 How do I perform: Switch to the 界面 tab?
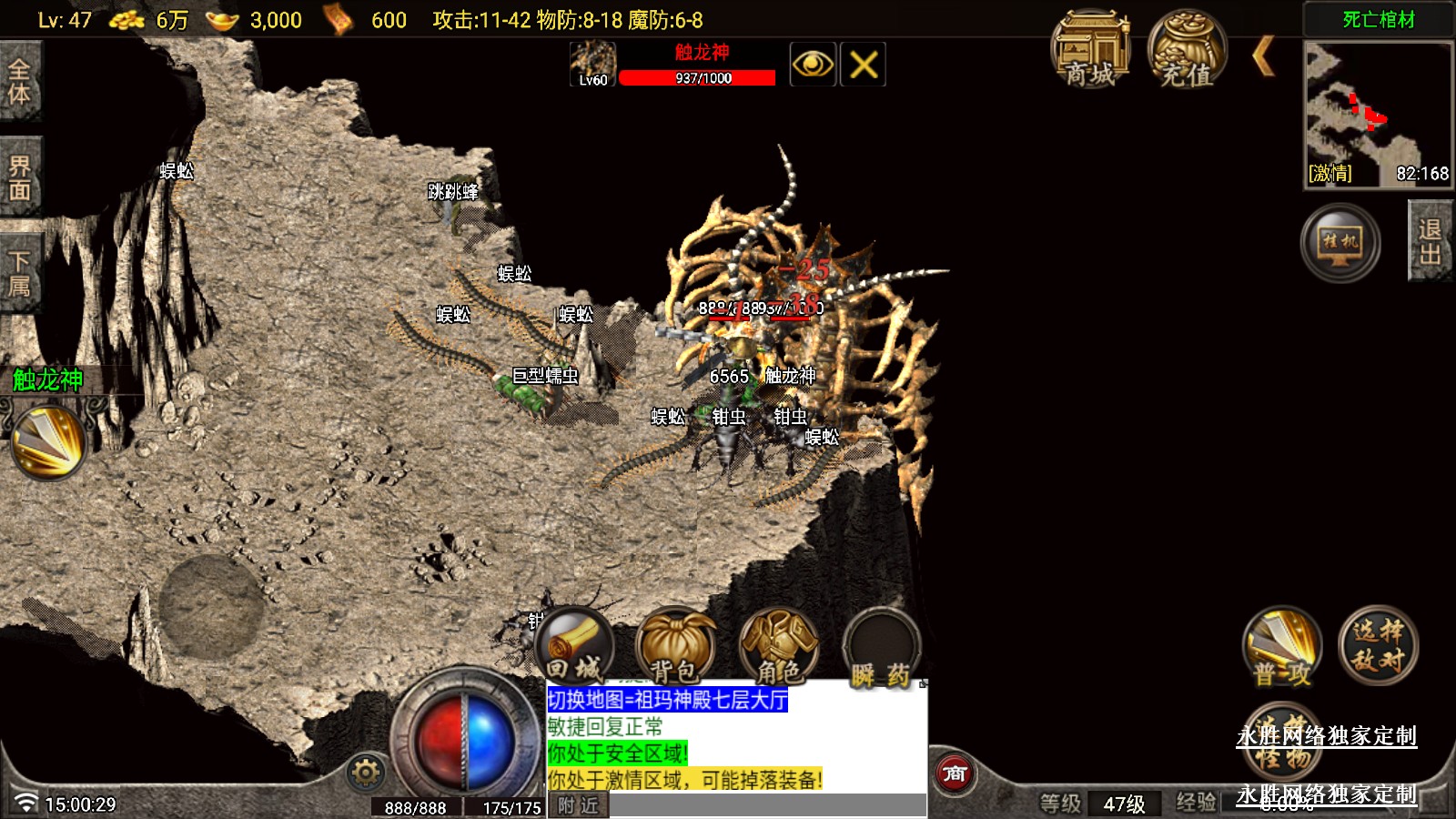(20, 177)
